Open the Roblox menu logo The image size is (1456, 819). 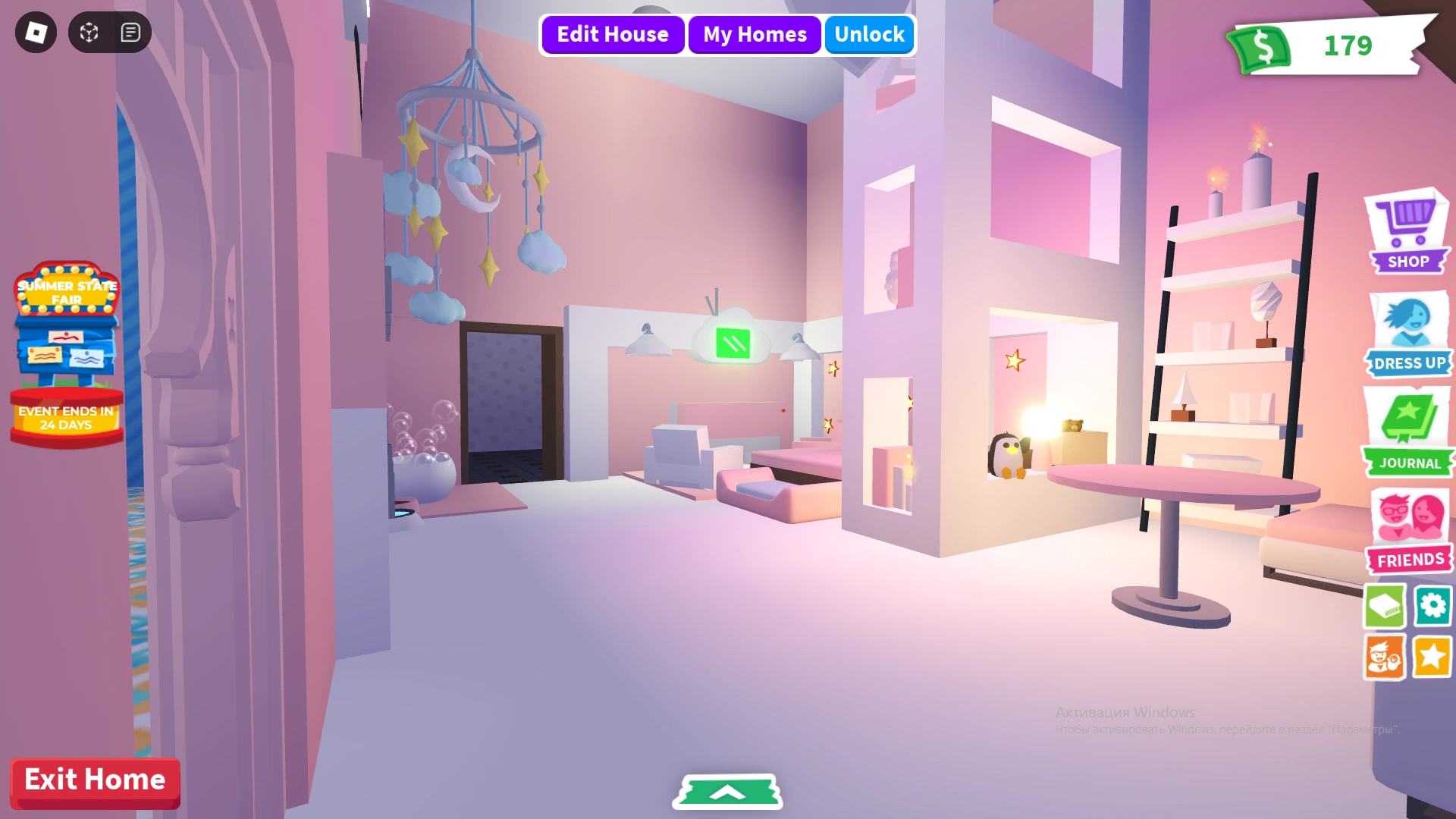tap(36, 32)
